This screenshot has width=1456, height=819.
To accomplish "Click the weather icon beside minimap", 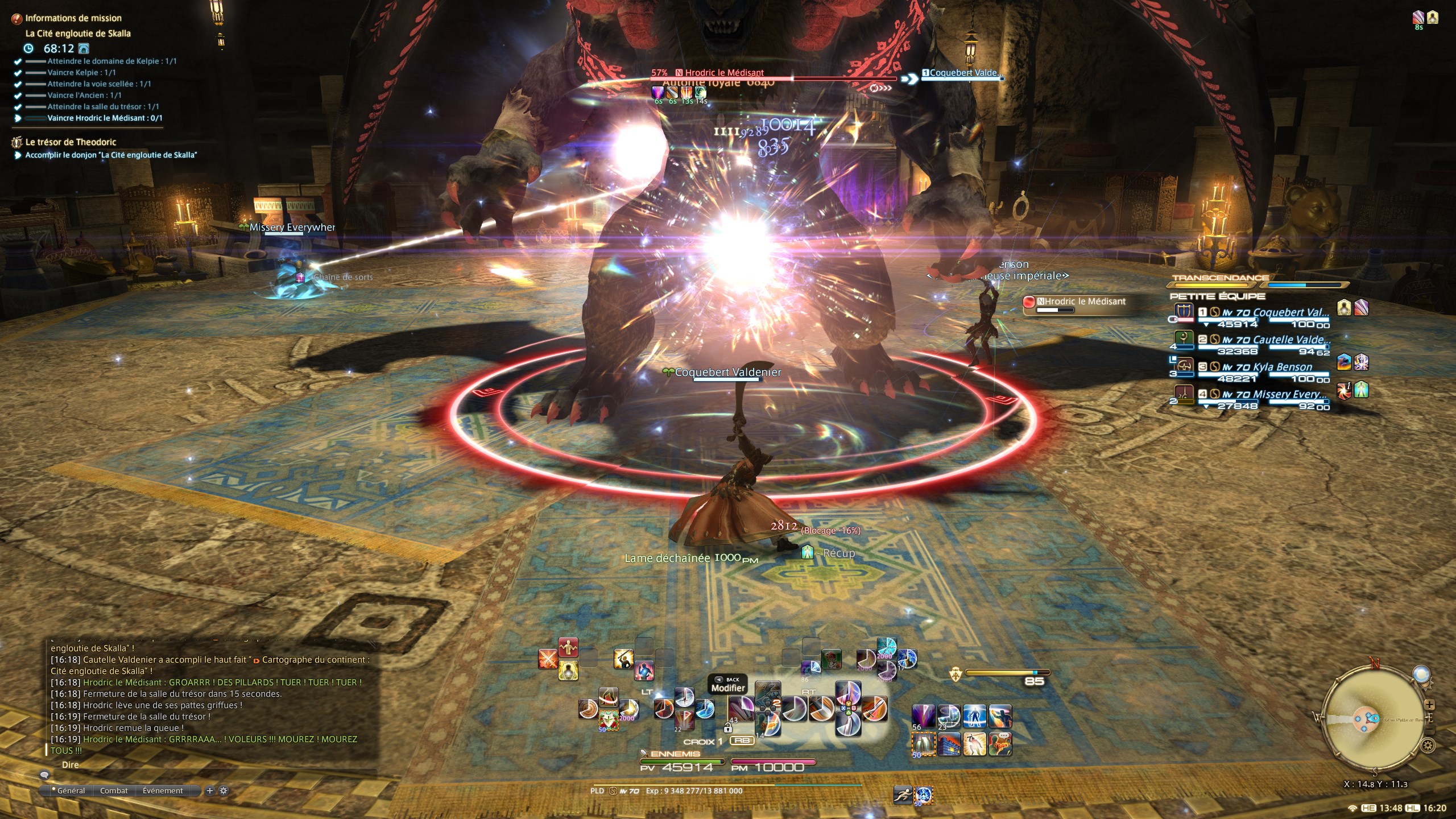I will (x=1421, y=675).
